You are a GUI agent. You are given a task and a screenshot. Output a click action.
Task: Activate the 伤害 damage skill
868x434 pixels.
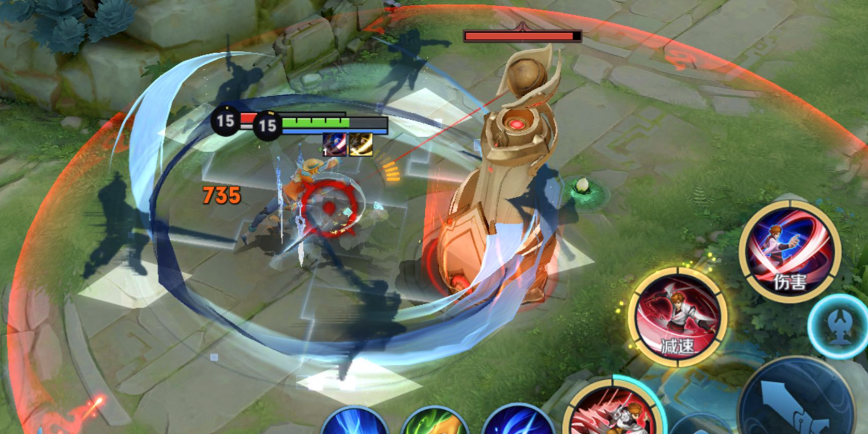tap(789, 250)
